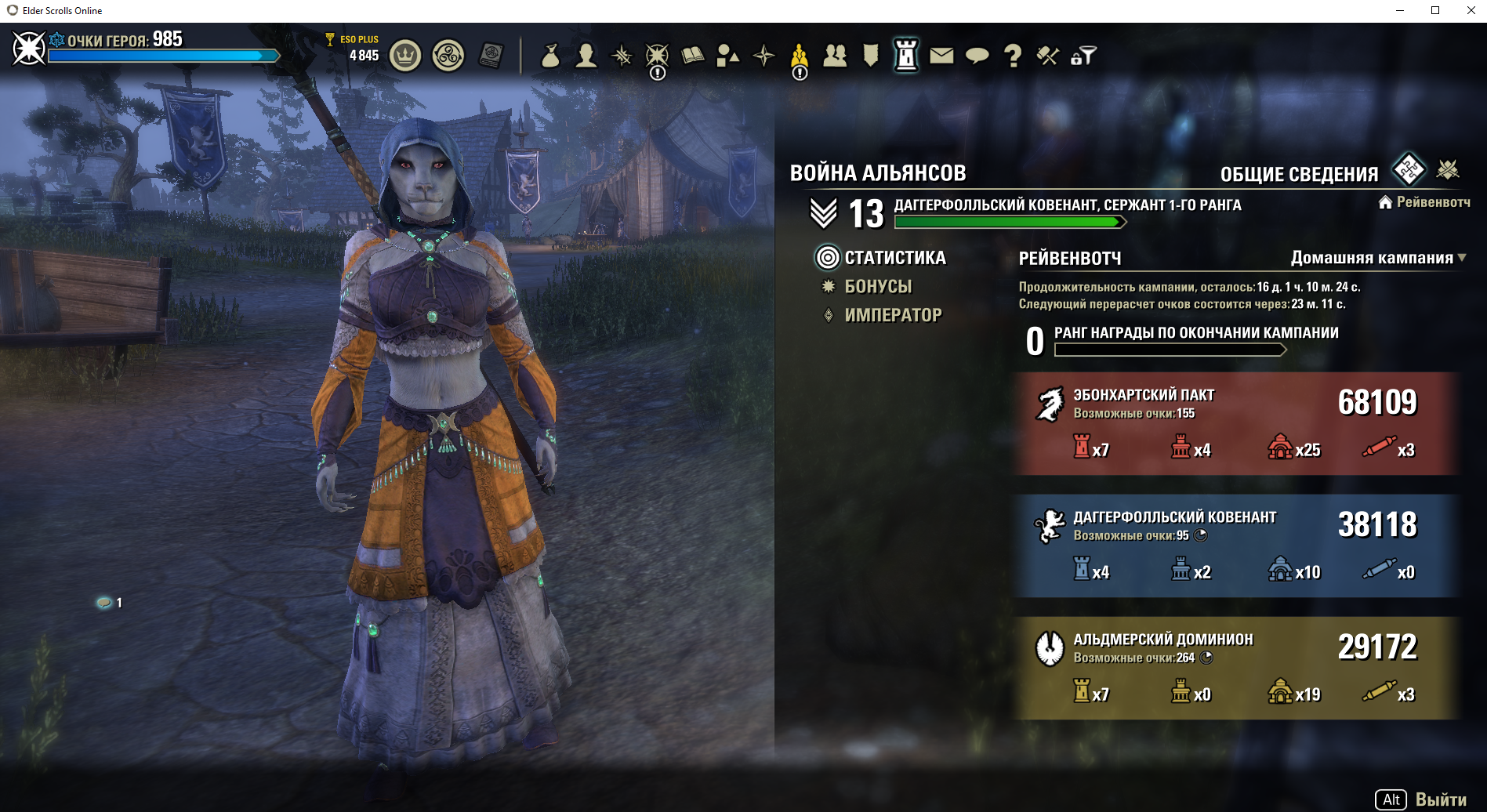This screenshot has width=1487, height=812.
Task: Open the inventory bag icon
Action: coord(550,56)
